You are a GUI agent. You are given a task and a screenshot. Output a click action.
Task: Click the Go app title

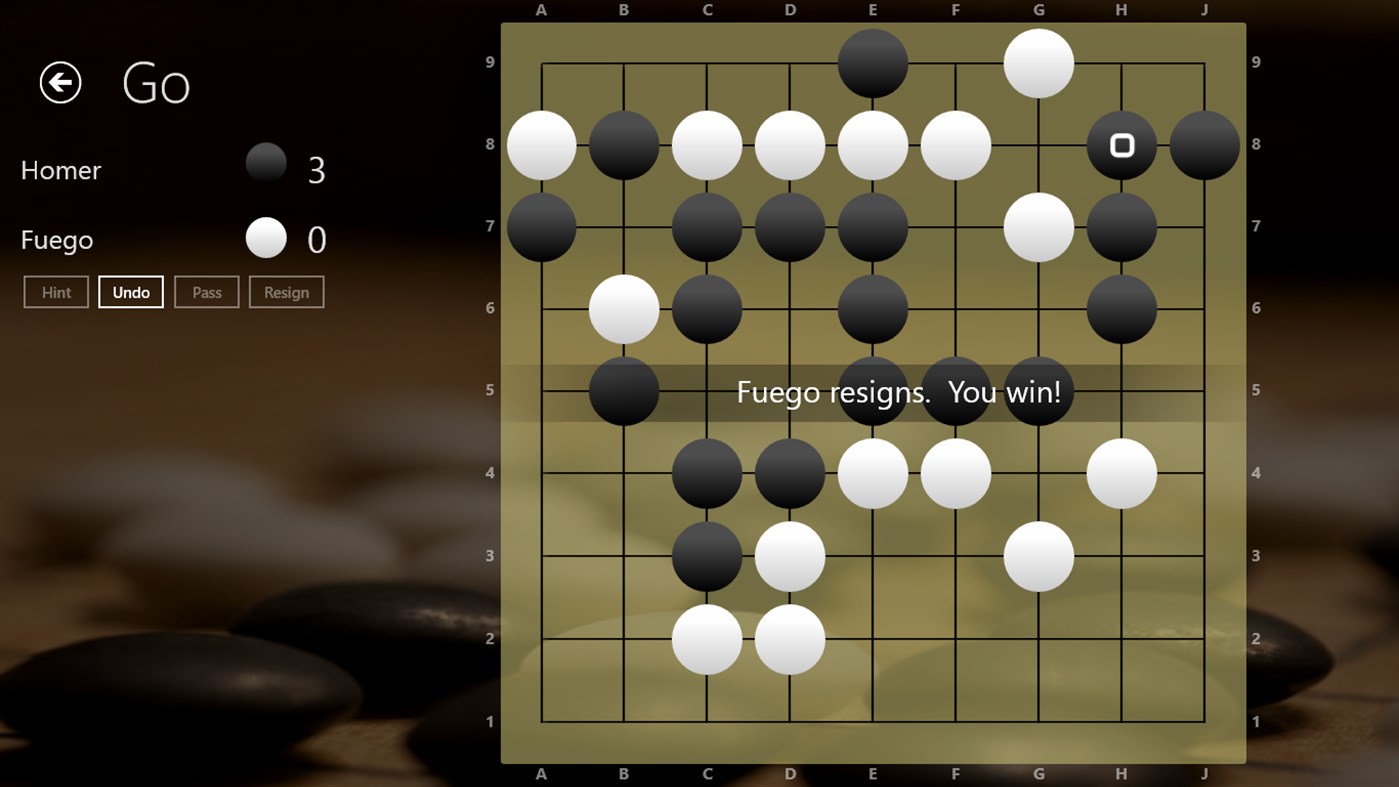(x=156, y=84)
